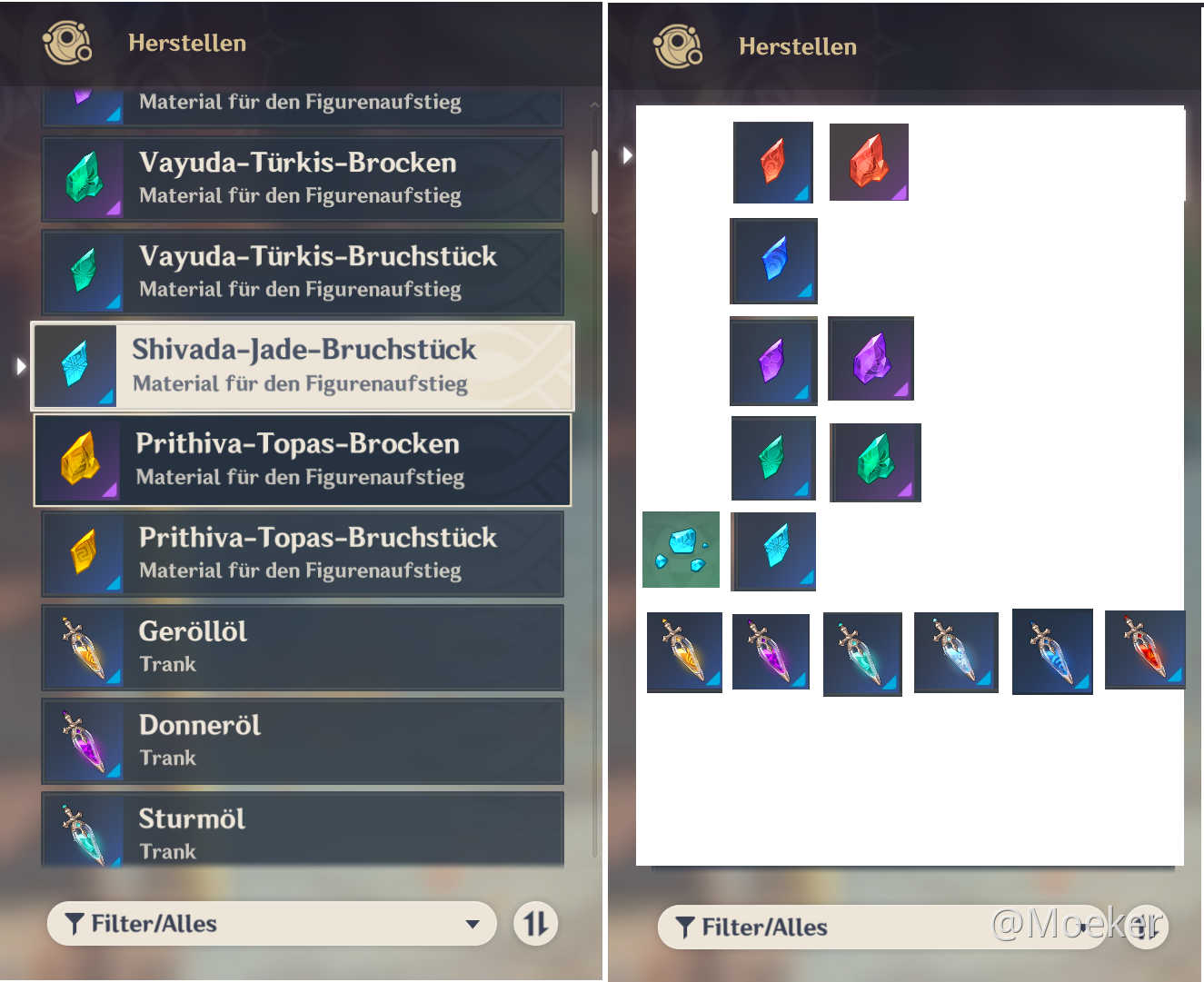Select the blue Varunada Lapis sliver icon
Viewport: 1204px width, 982px height.
pos(773,262)
